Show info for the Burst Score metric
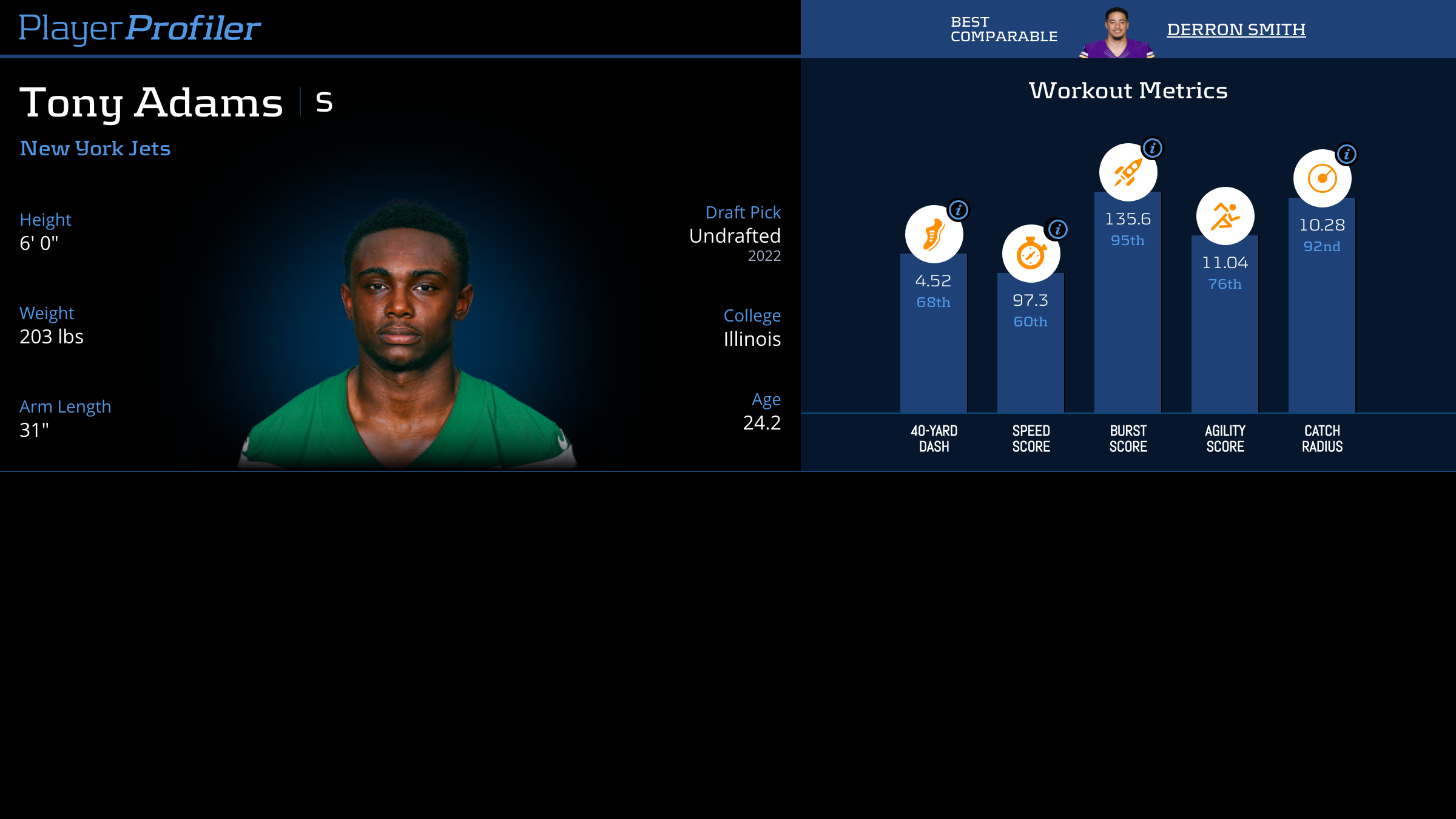The width and height of the screenshot is (1456, 819). 1153,148
